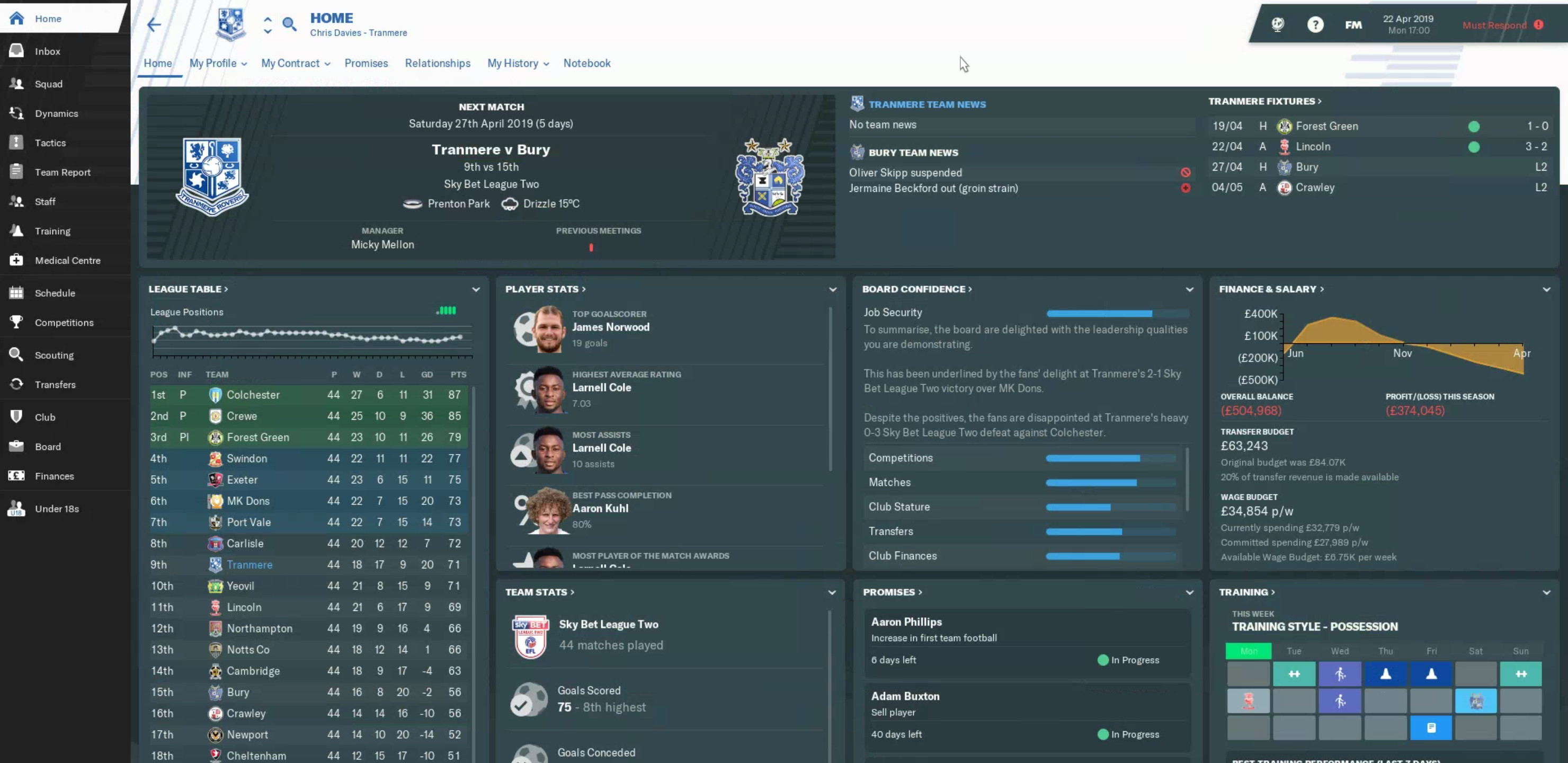Open the help question mark icon
This screenshot has width=1568, height=763.
(1315, 25)
